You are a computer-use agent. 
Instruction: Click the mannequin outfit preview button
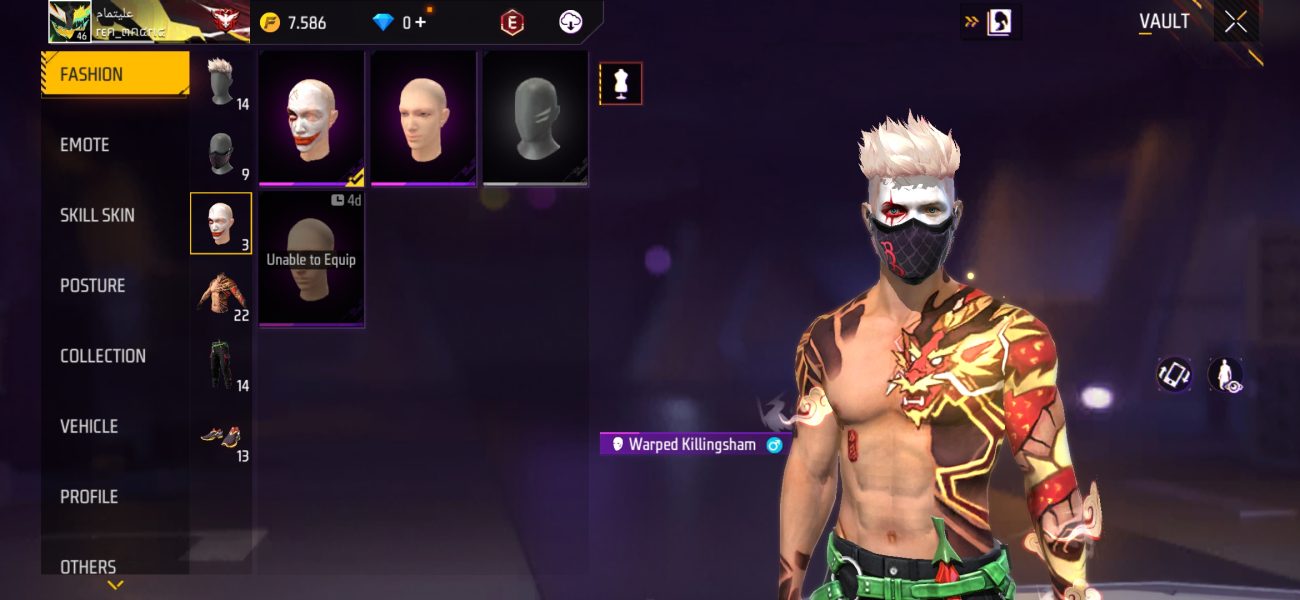click(x=620, y=84)
